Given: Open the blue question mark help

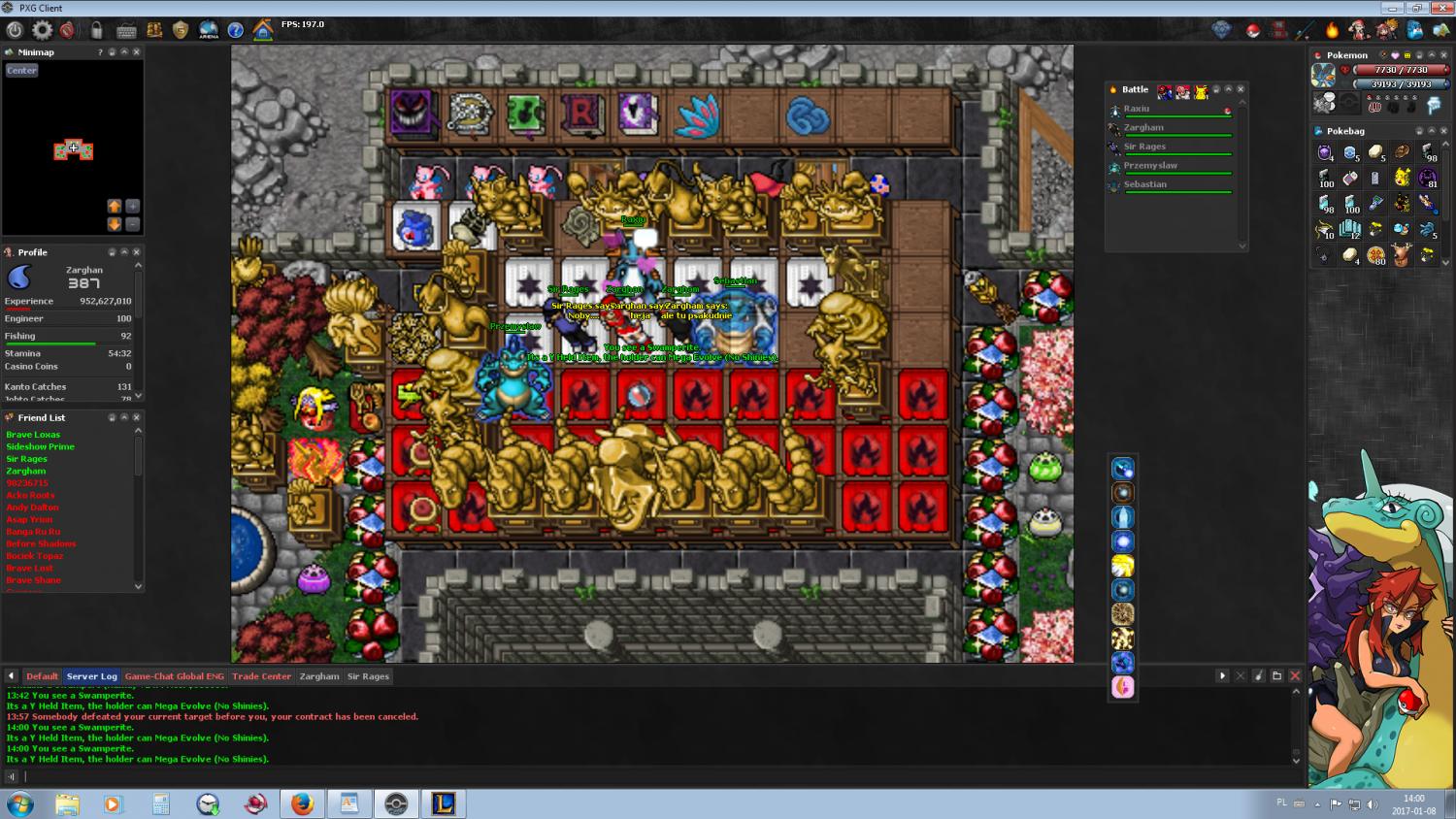Looking at the screenshot, I should pos(235,30).
